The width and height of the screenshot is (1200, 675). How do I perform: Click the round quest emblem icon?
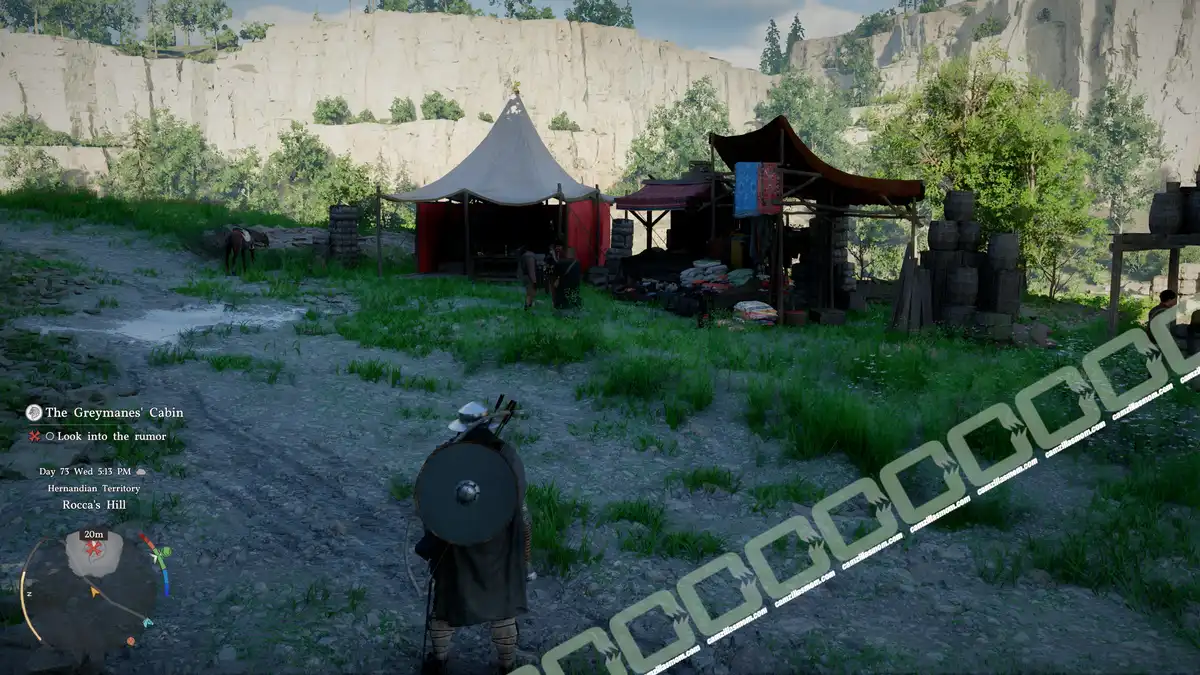point(34,412)
